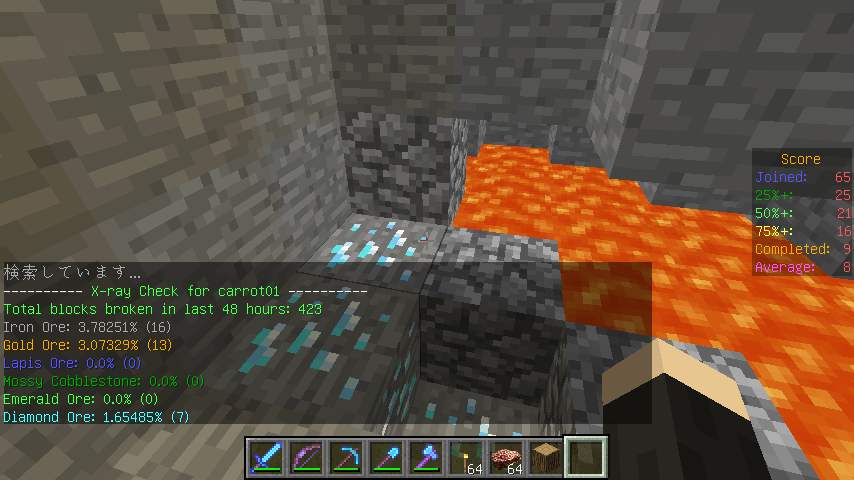The width and height of the screenshot is (854, 480).
Task: Pick the cooked food stack slot
Action: 506,457
